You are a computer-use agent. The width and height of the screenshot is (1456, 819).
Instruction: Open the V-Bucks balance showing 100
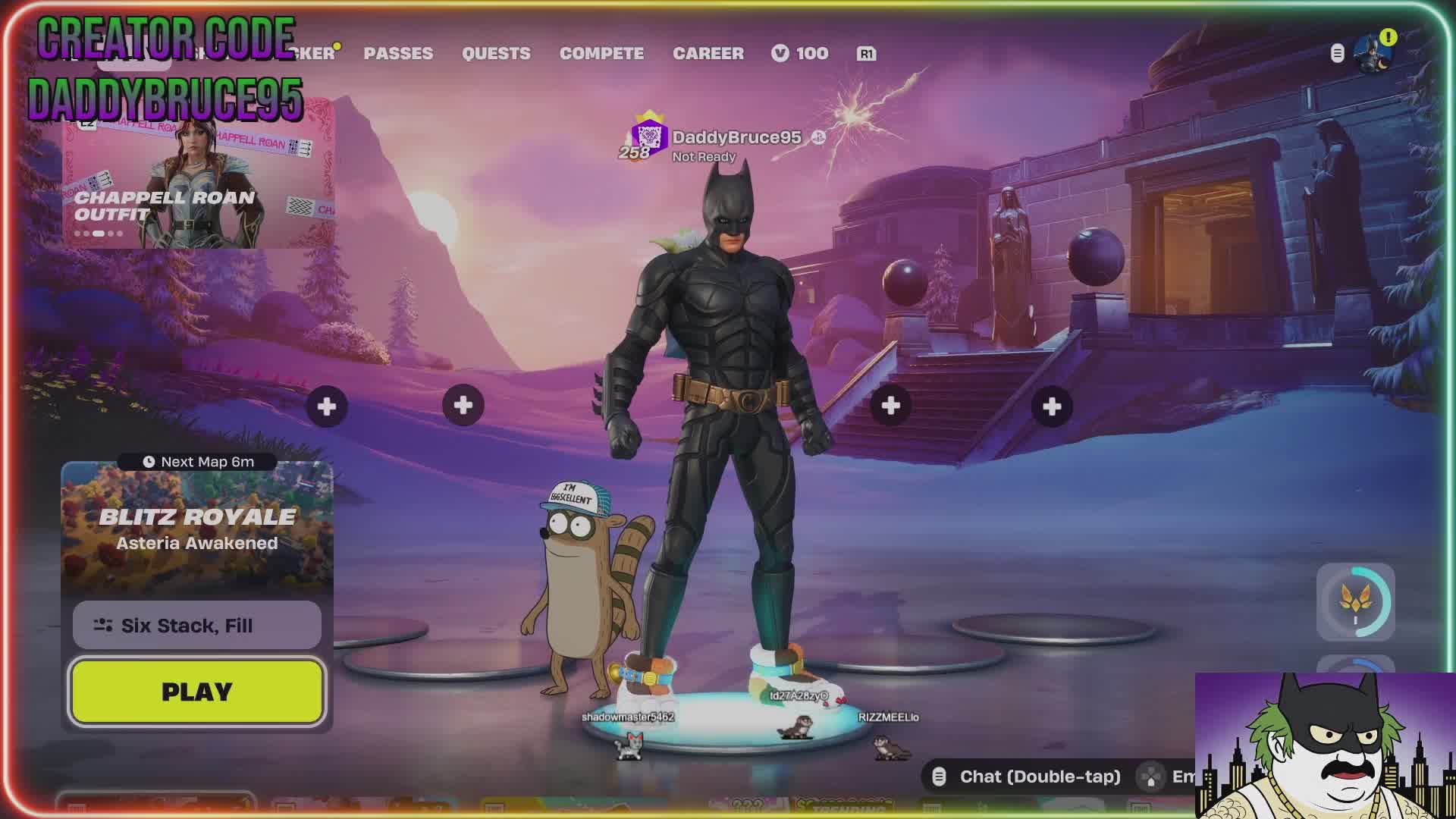pyautogui.click(x=800, y=53)
